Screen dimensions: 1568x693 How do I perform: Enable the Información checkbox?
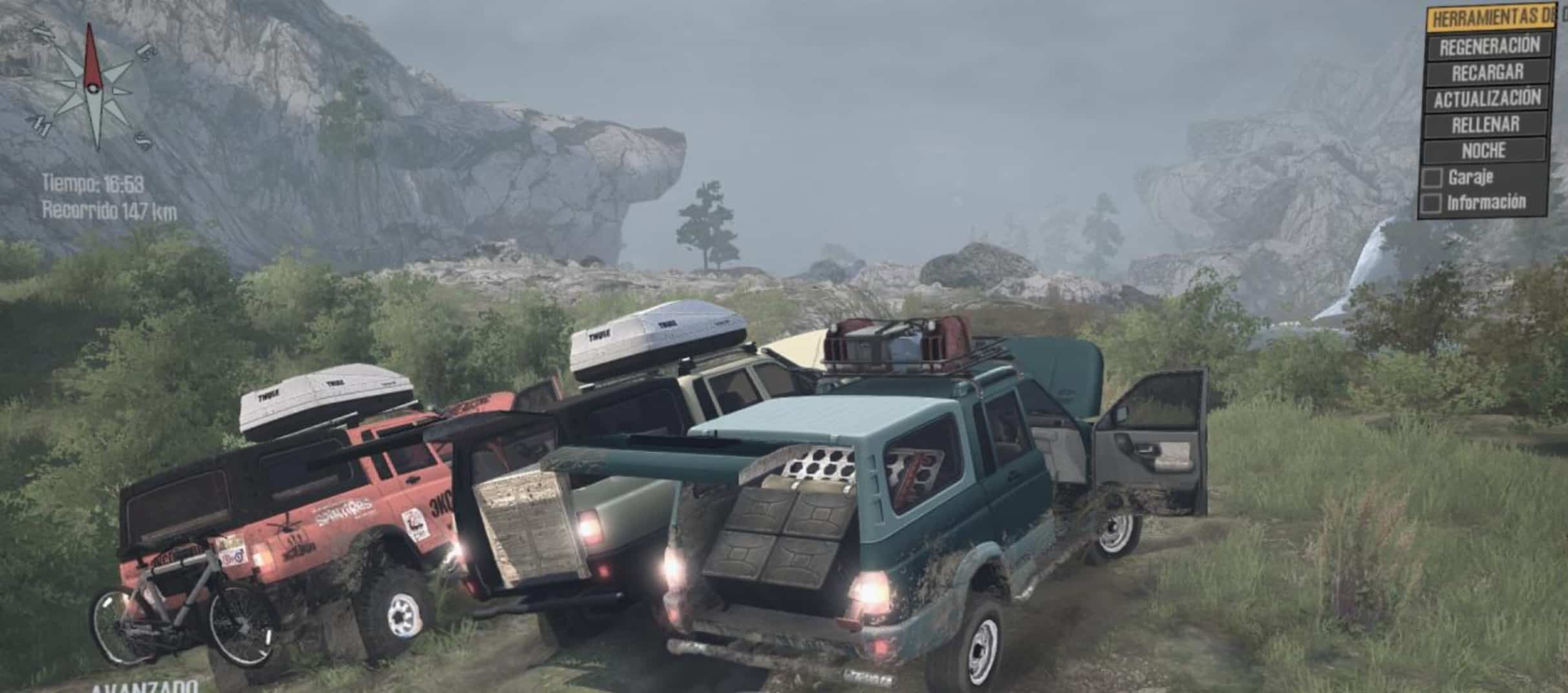click(1430, 204)
